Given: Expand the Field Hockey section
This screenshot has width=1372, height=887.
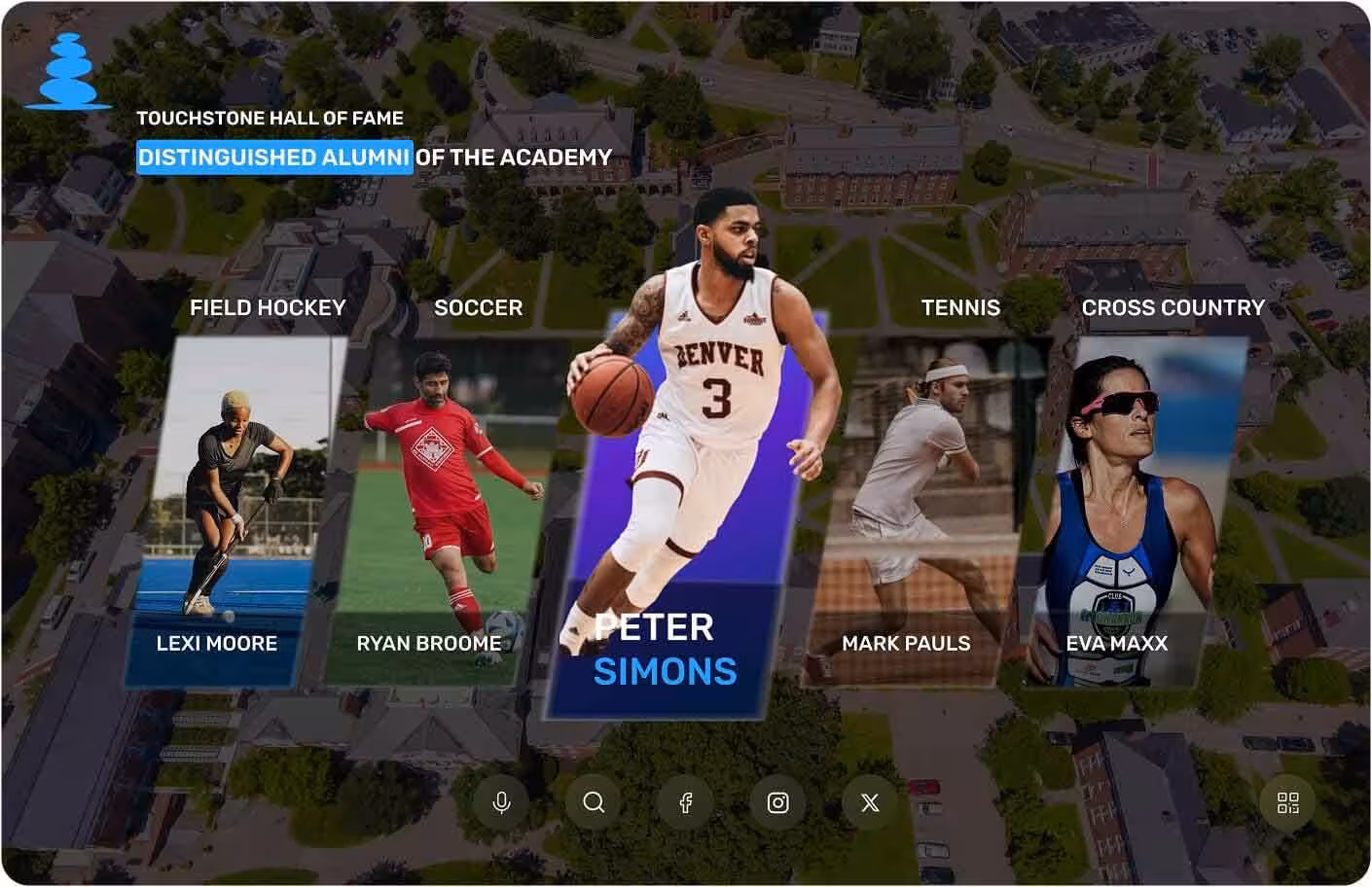Looking at the screenshot, I should (268, 307).
